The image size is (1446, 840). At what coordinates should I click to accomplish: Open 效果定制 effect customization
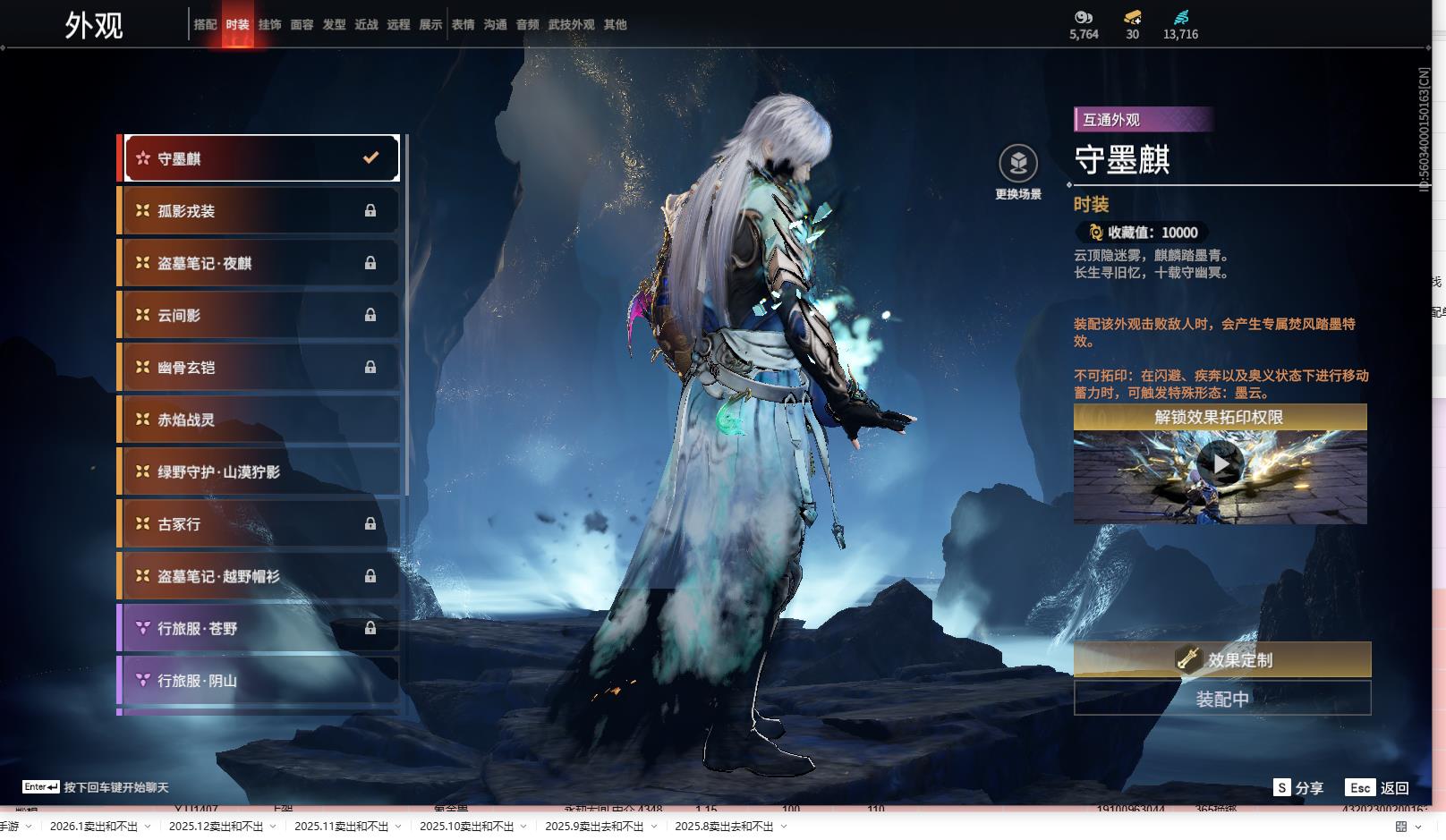click(x=1221, y=660)
